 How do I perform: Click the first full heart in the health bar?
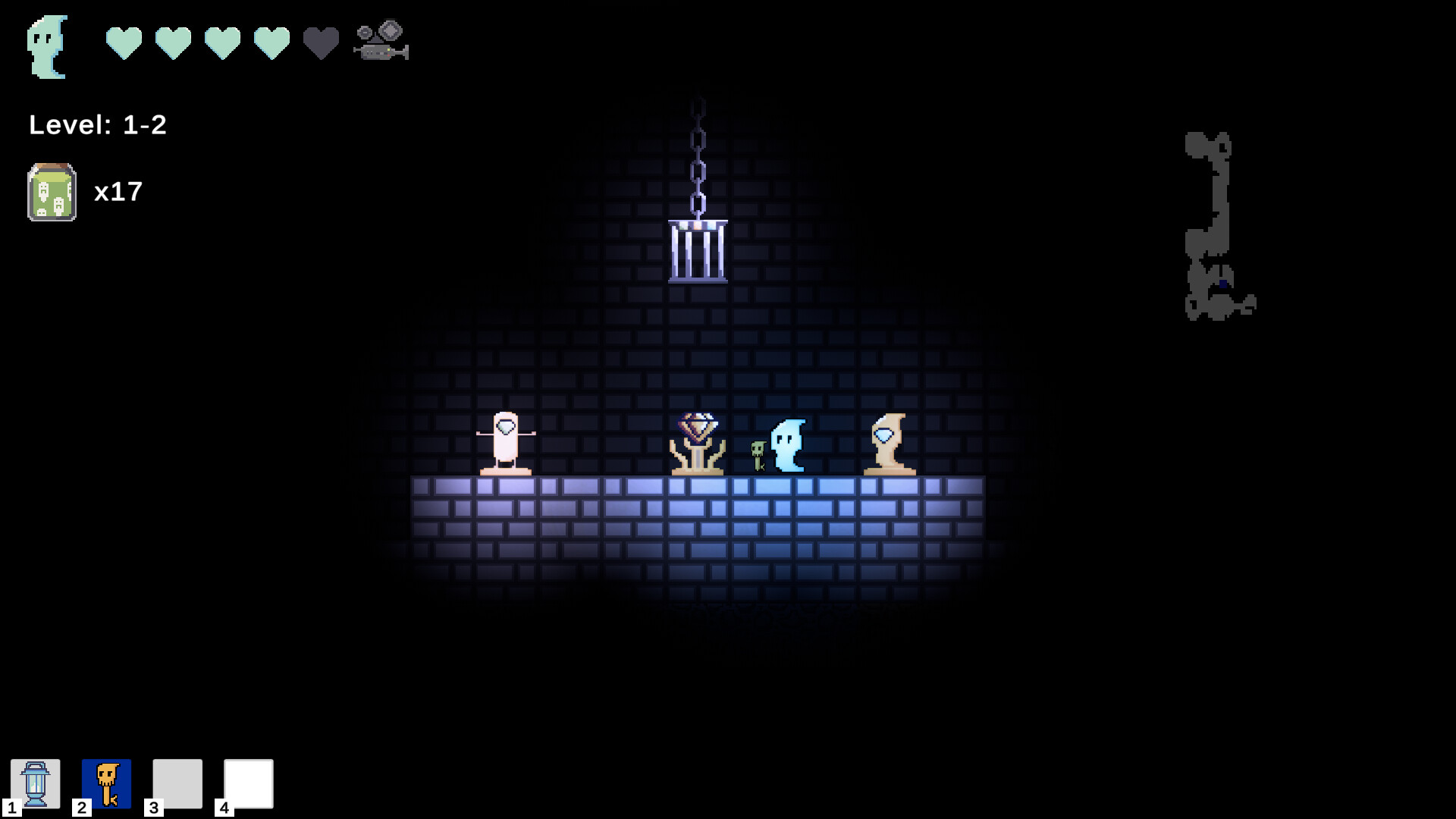pos(124,42)
